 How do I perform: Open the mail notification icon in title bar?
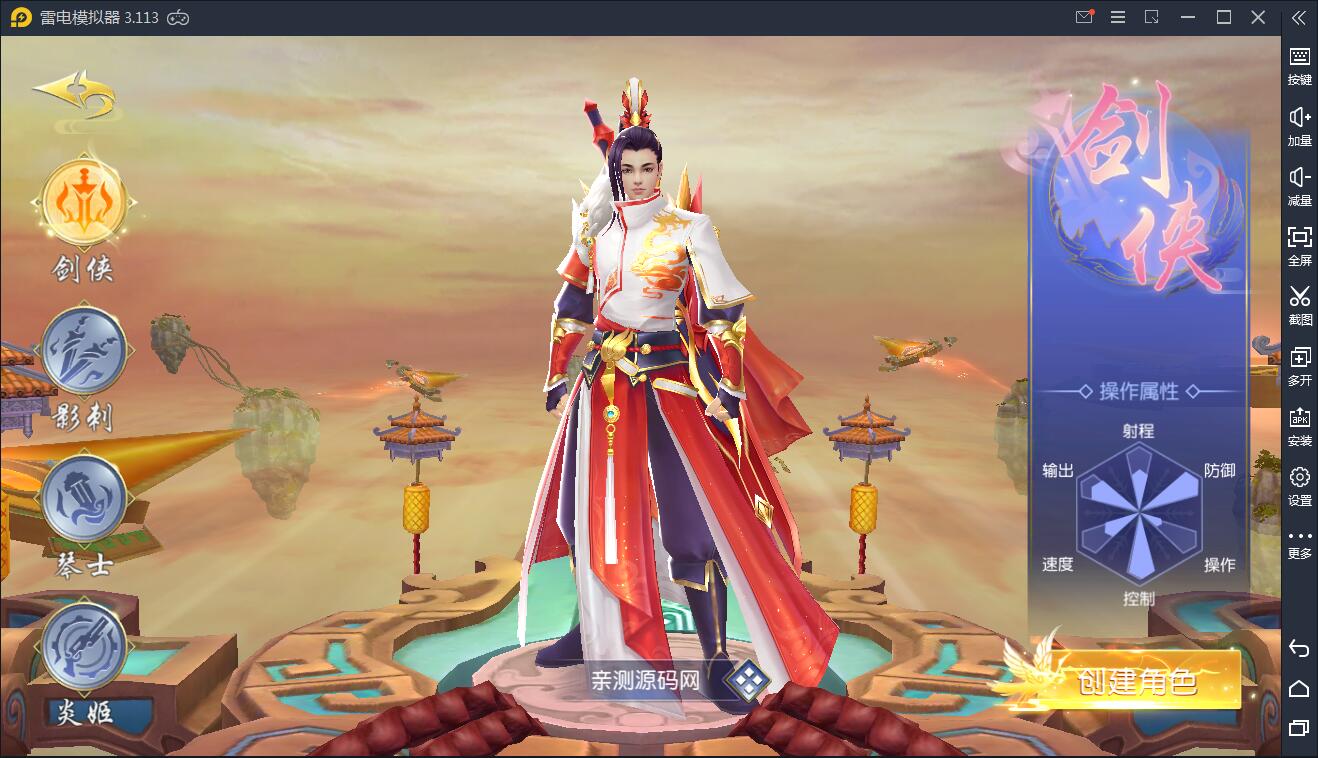(1083, 17)
